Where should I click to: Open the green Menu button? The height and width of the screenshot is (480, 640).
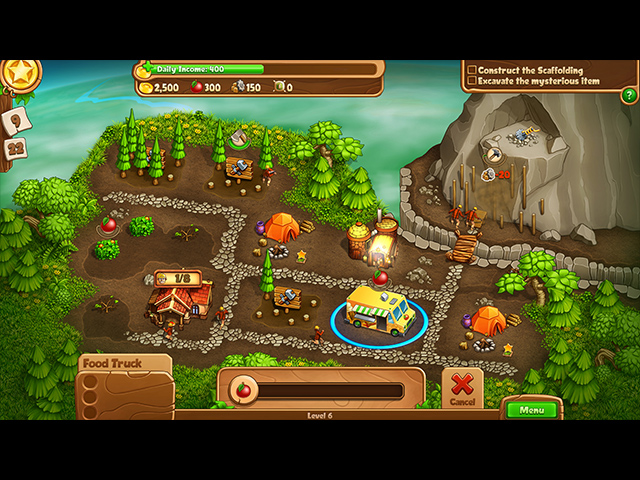click(x=531, y=409)
